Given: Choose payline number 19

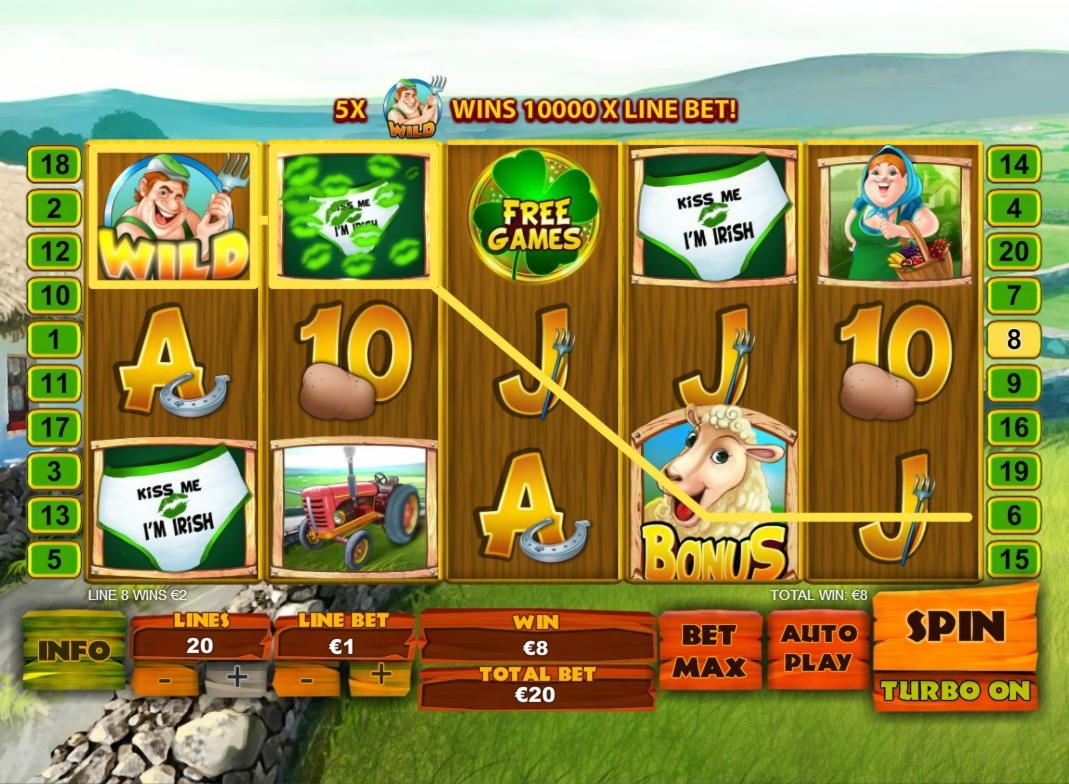Looking at the screenshot, I should click(1014, 471).
